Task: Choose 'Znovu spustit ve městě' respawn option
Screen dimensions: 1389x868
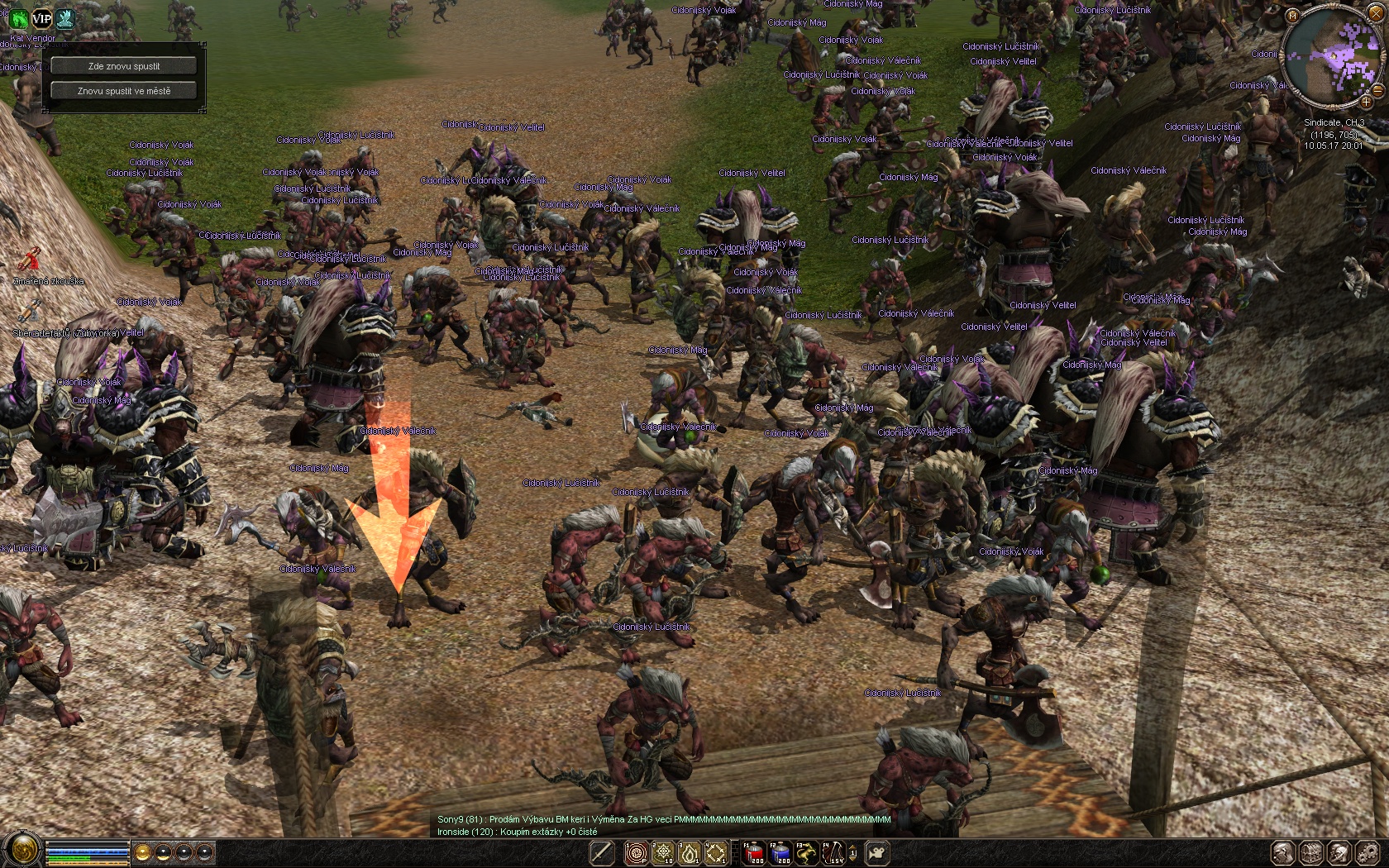Action: [x=124, y=91]
